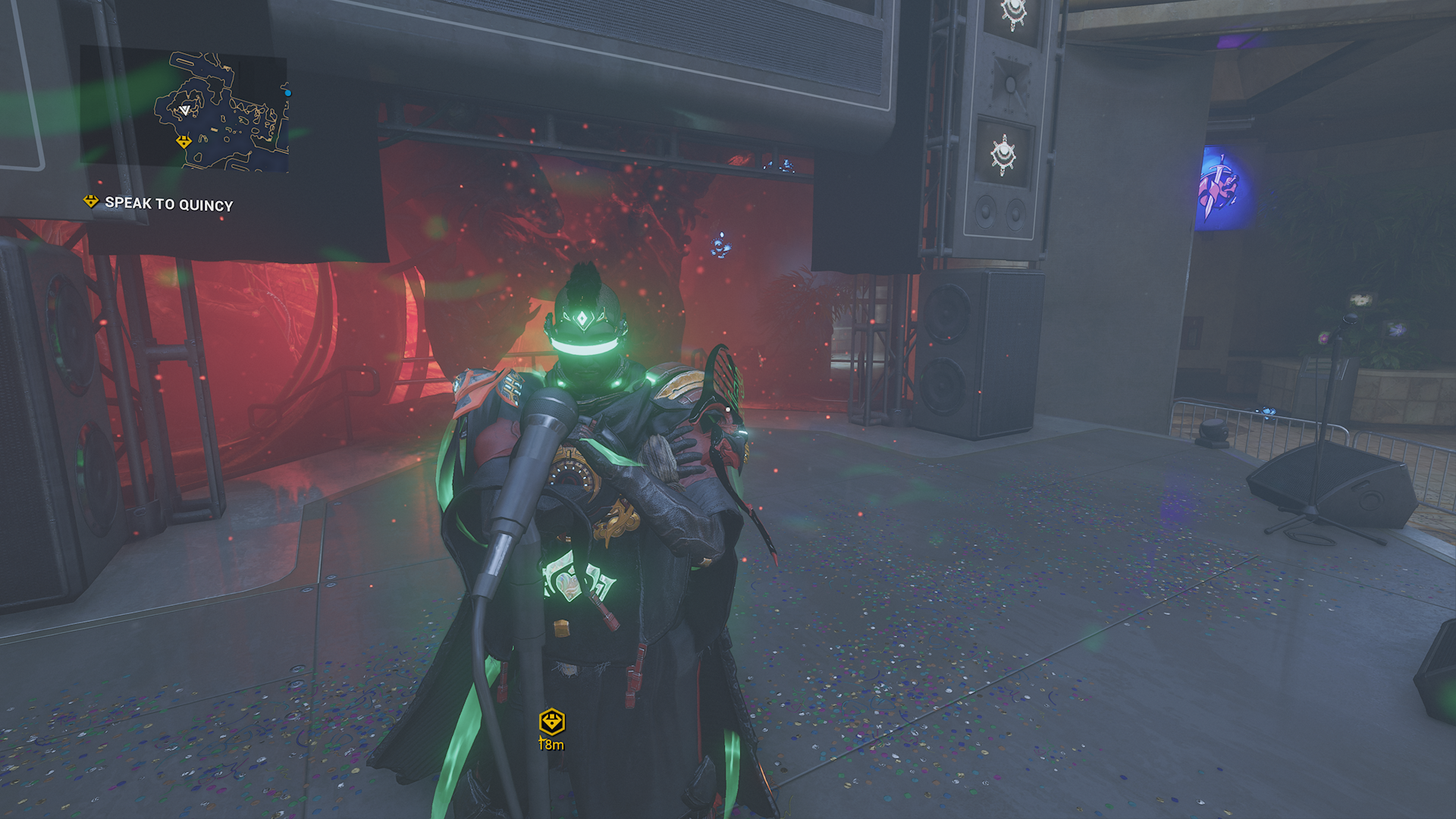Click the yellow quest waypoint marker showing 18m
Viewport: 1456px width, 819px height.
coord(551,721)
